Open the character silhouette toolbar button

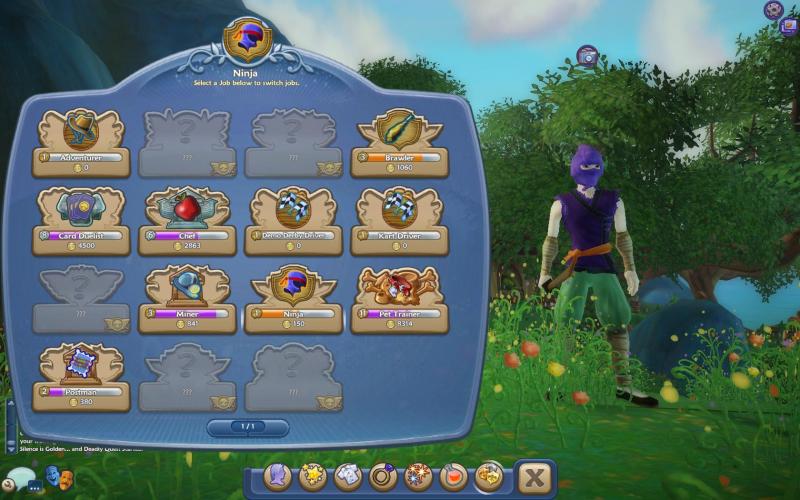(278, 477)
